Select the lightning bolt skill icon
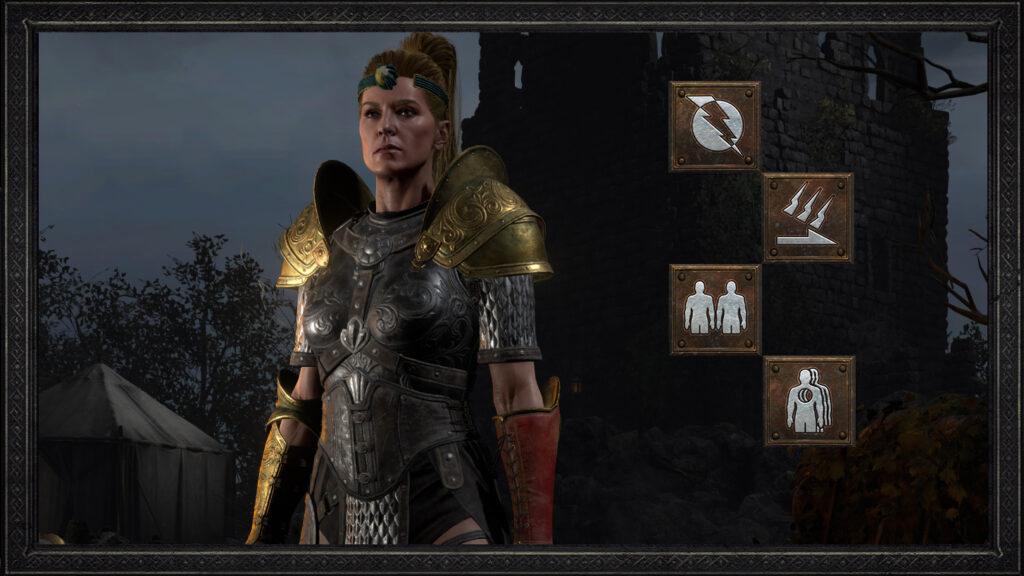This screenshot has width=1024, height=576. coord(714,126)
